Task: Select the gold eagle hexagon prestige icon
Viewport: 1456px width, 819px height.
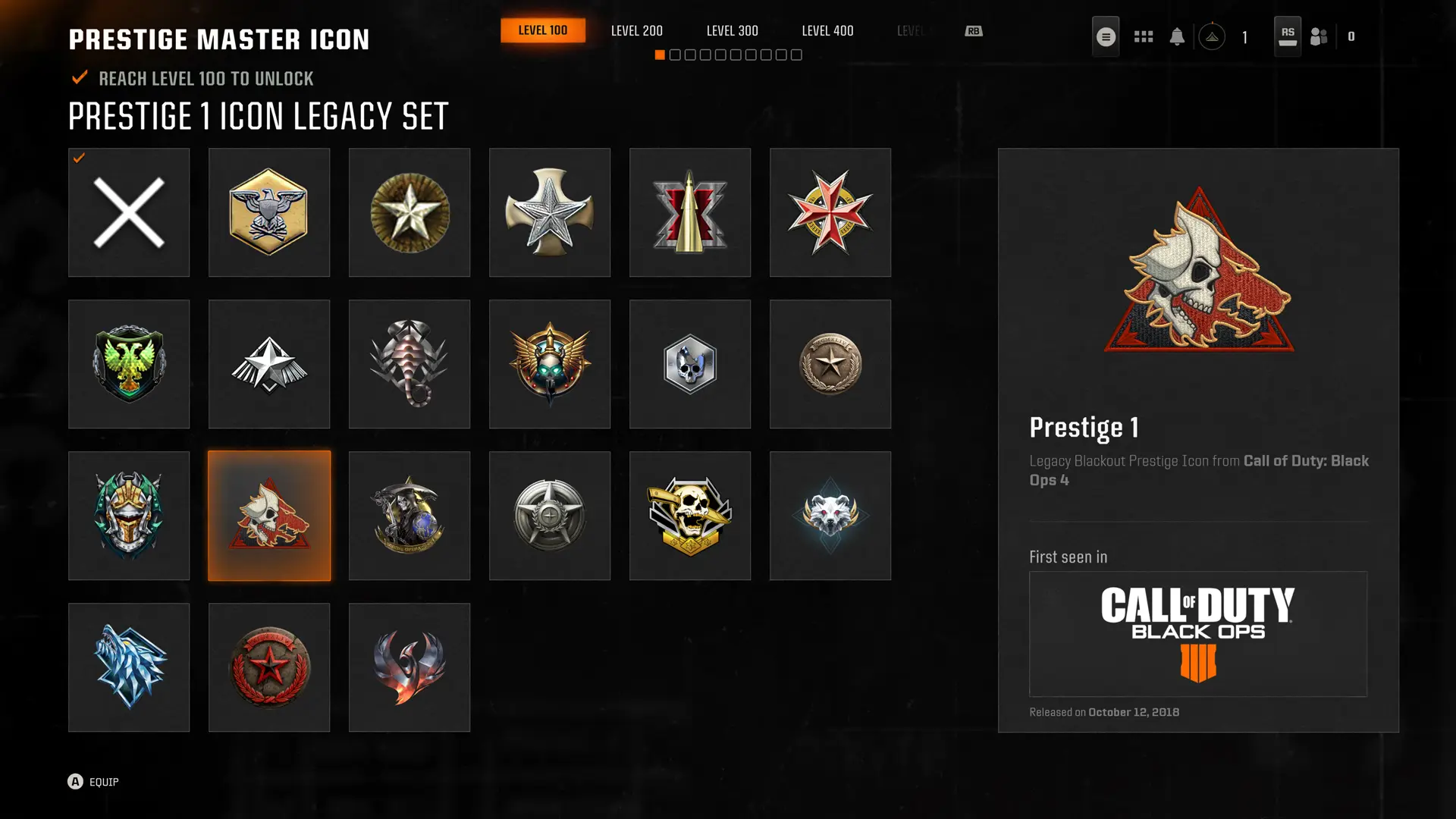Action: (x=269, y=212)
